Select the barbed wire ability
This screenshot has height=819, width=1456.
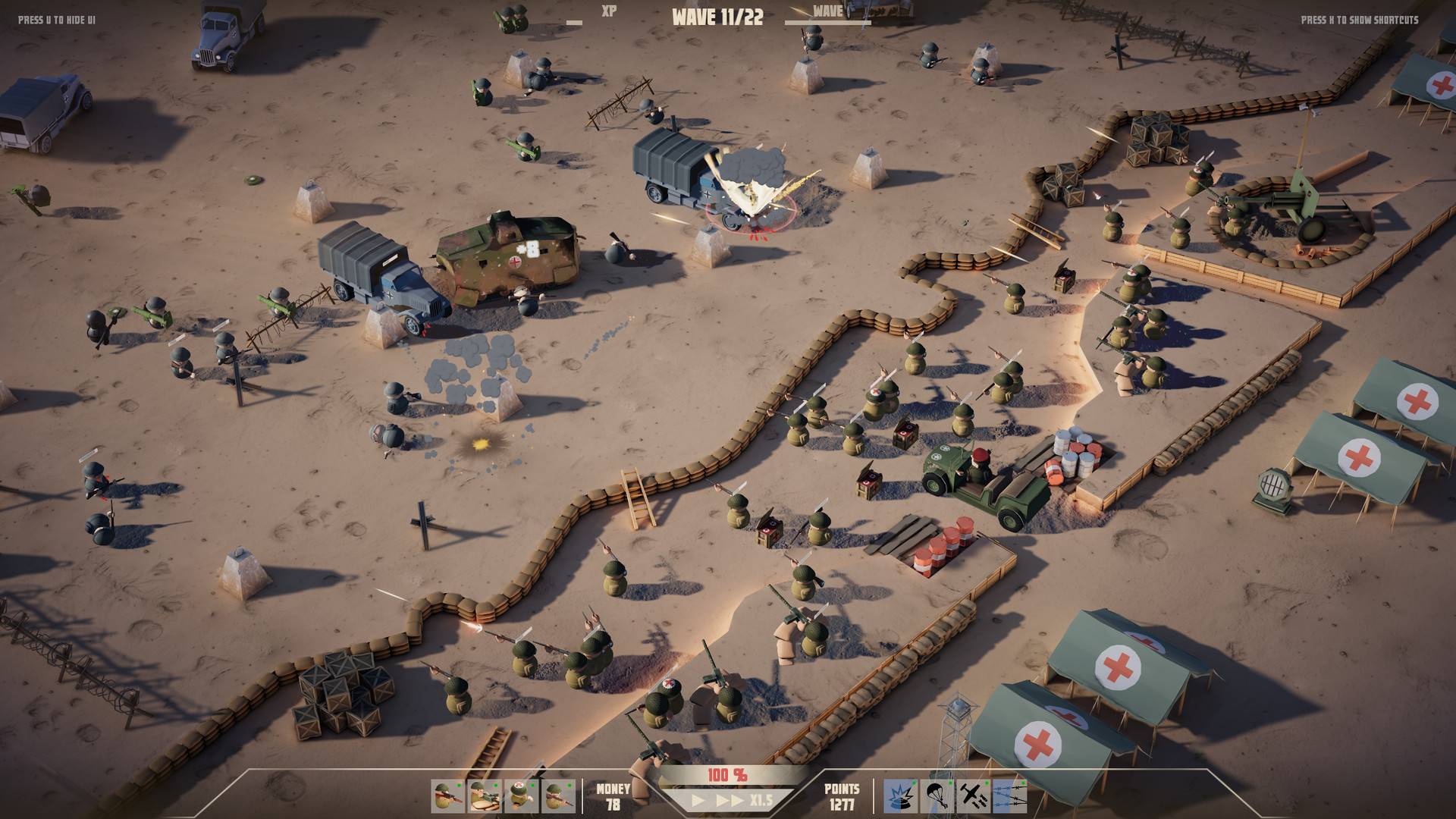click(1009, 797)
